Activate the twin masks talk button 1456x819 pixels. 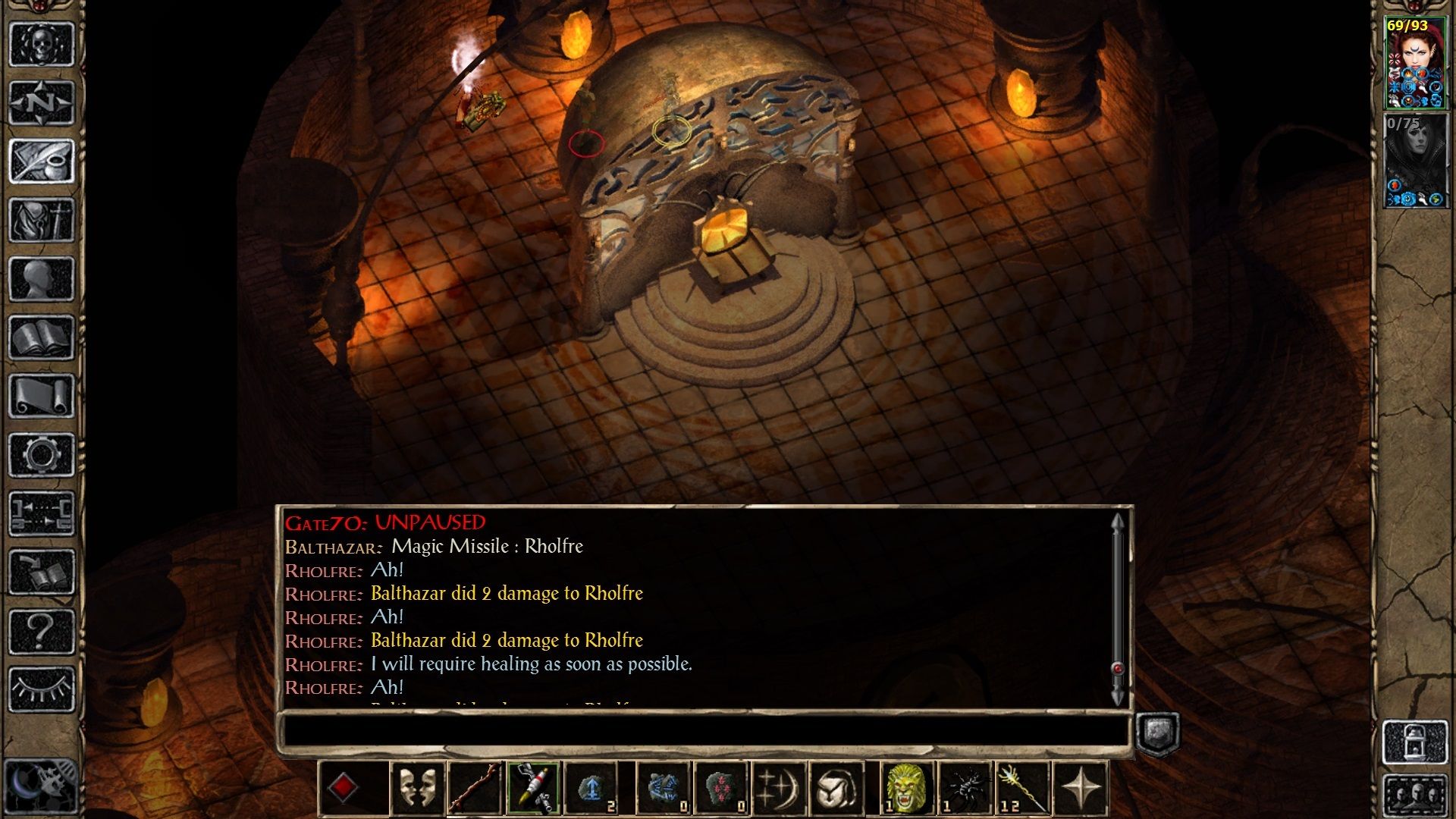[x=417, y=788]
